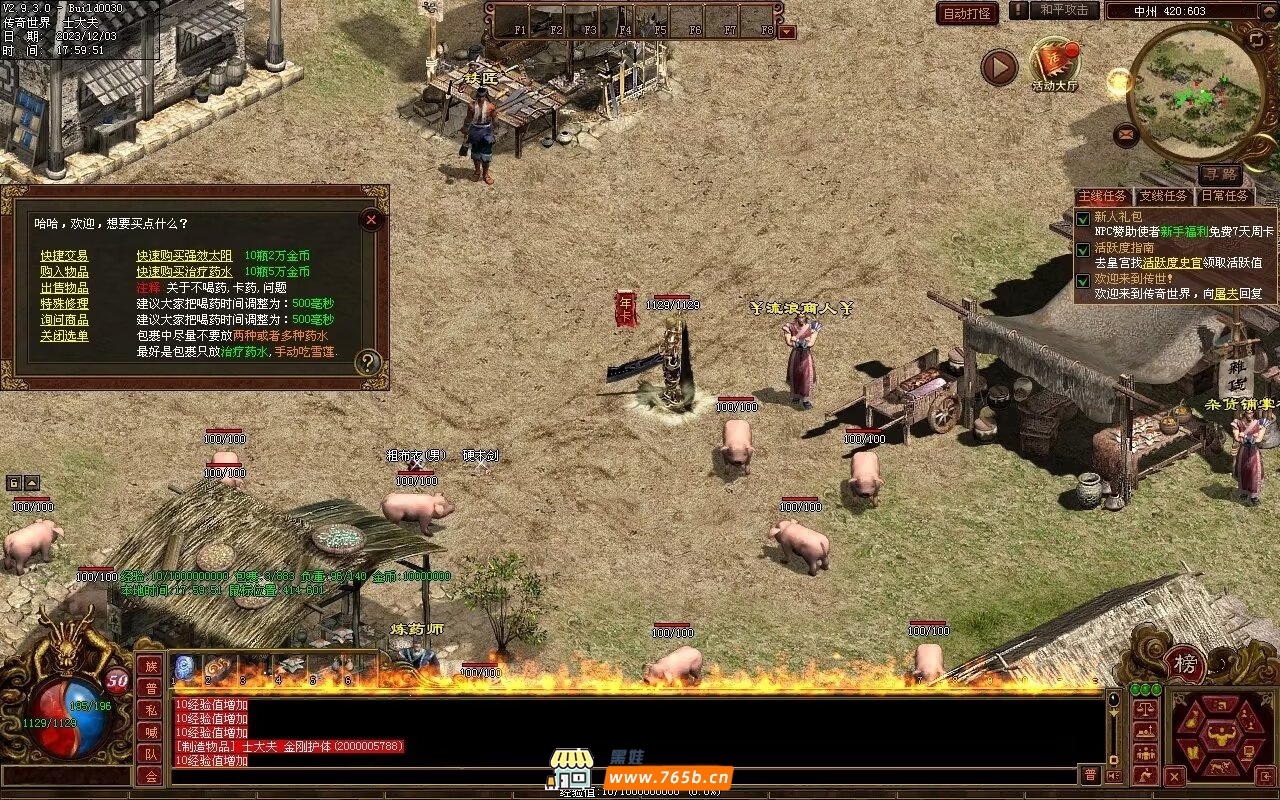Screen dimensions: 1280x800
Task: Select the 私 private chat channel
Action: click(x=150, y=710)
